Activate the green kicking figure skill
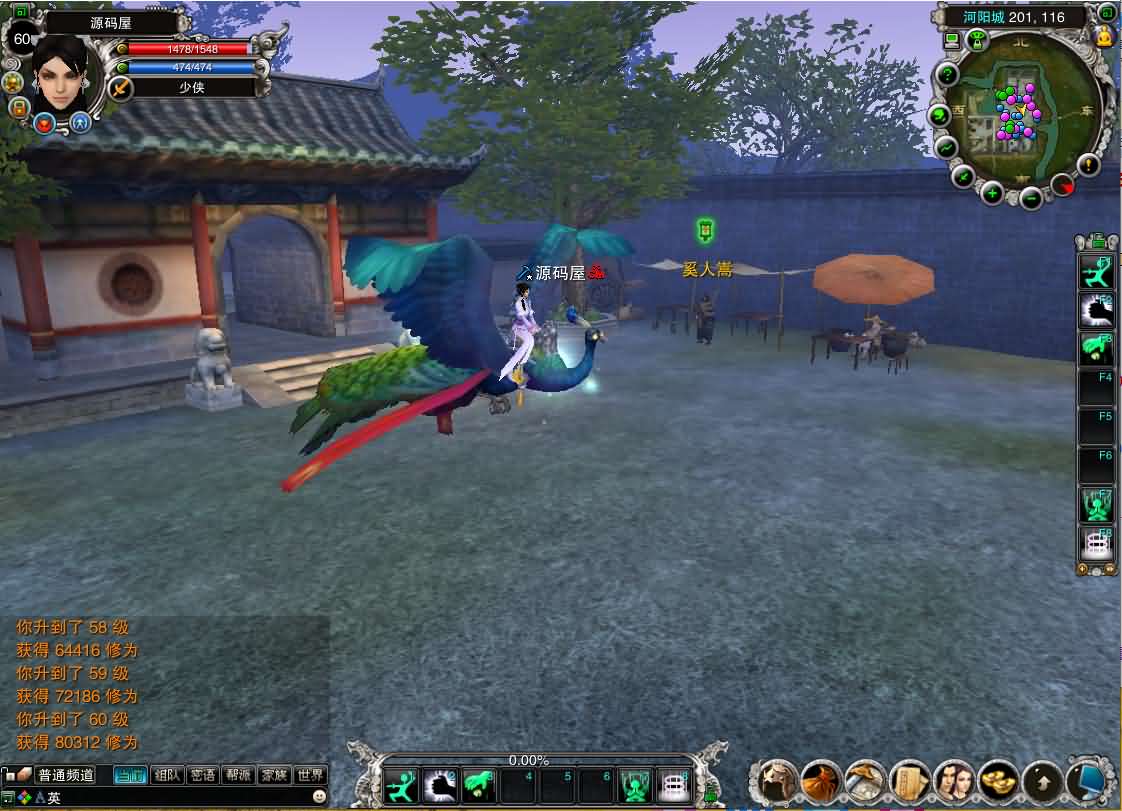Image resolution: width=1122 pixels, height=811 pixels. click(x=402, y=787)
